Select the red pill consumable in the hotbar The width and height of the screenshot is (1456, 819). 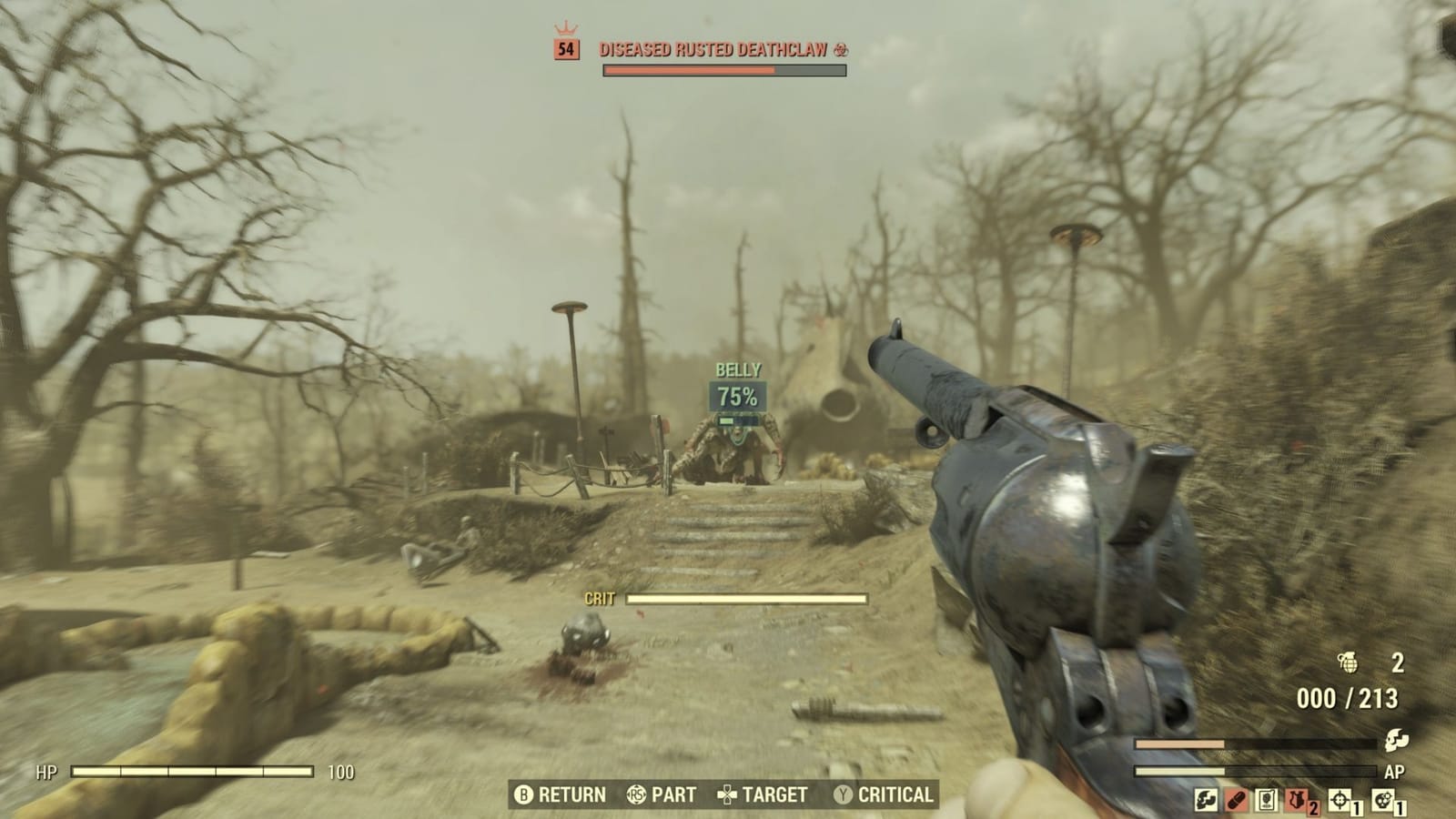(1235, 801)
